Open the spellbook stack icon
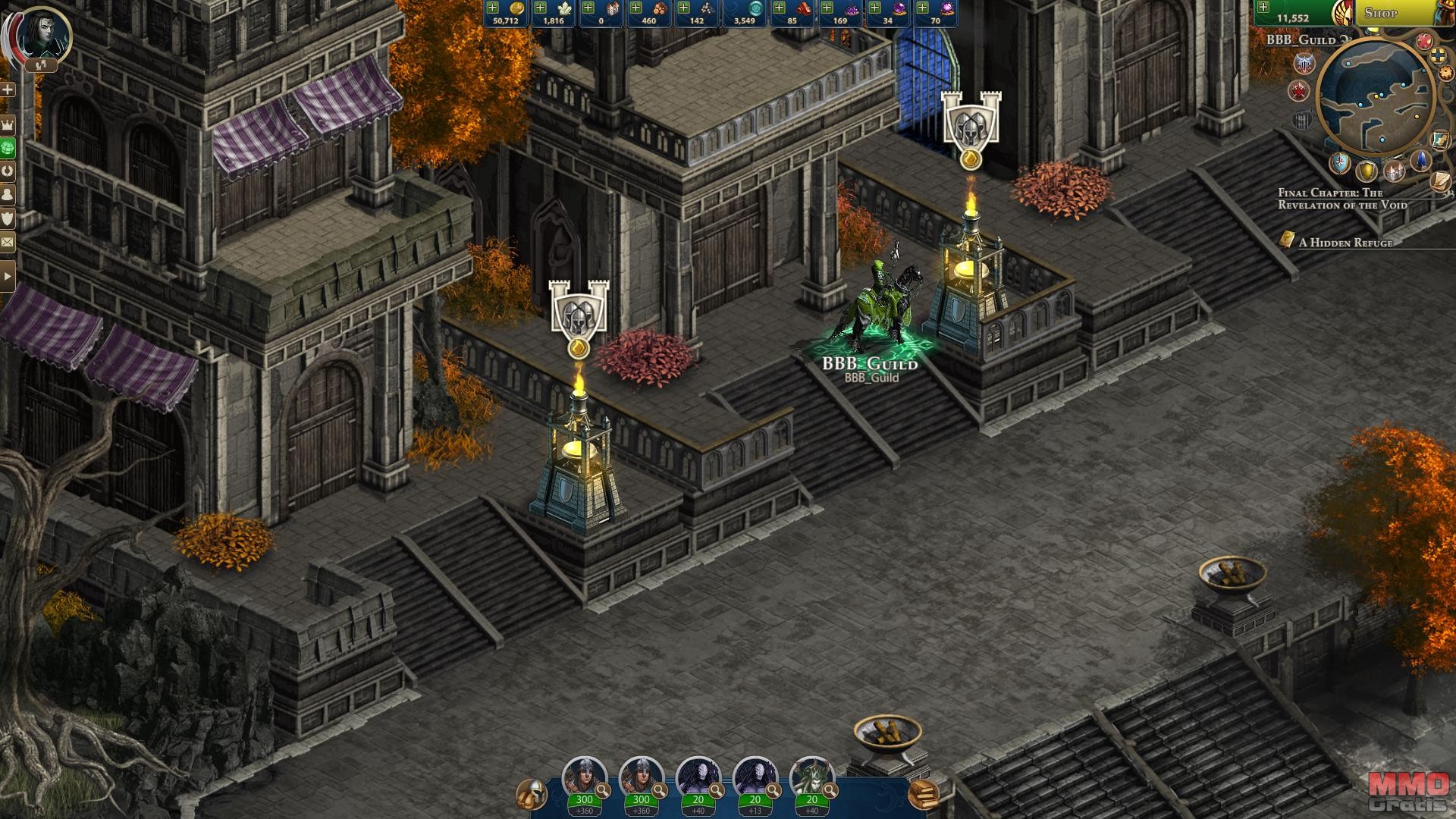The height and width of the screenshot is (819, 1456). tap(923, 794)
